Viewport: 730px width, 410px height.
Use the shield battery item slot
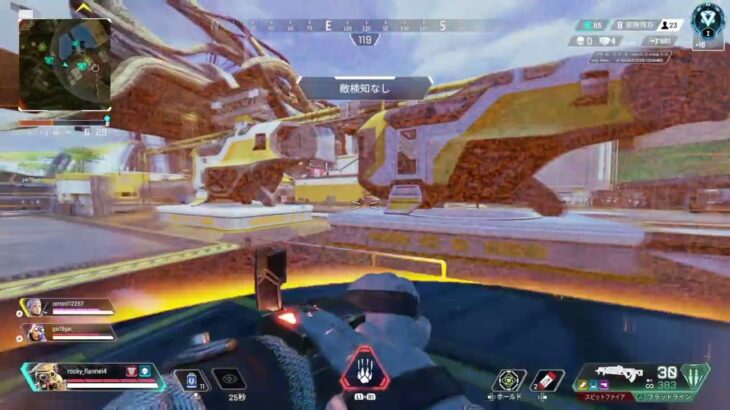tap(192, 380)
